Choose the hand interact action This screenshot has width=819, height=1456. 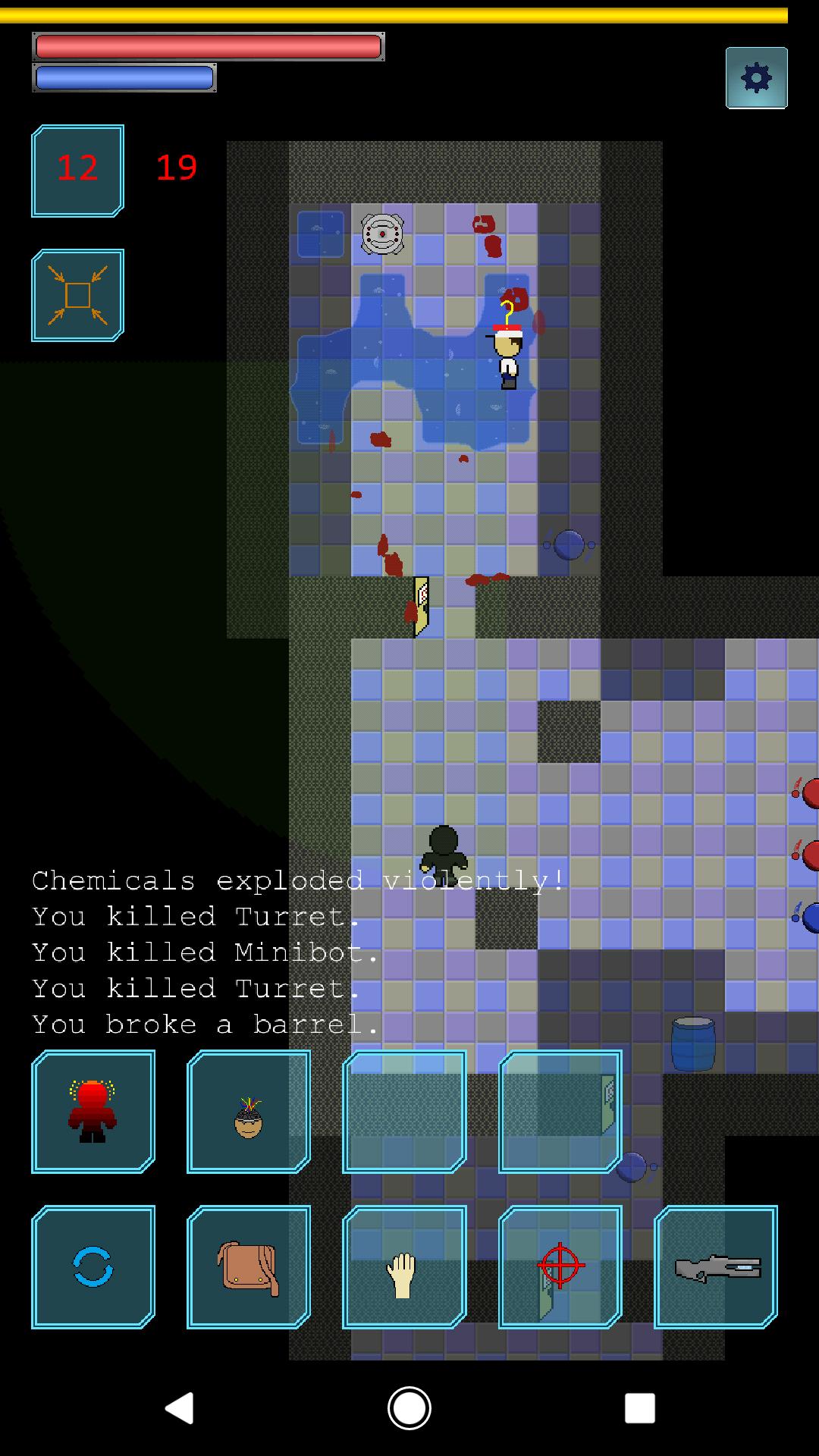404,1267
